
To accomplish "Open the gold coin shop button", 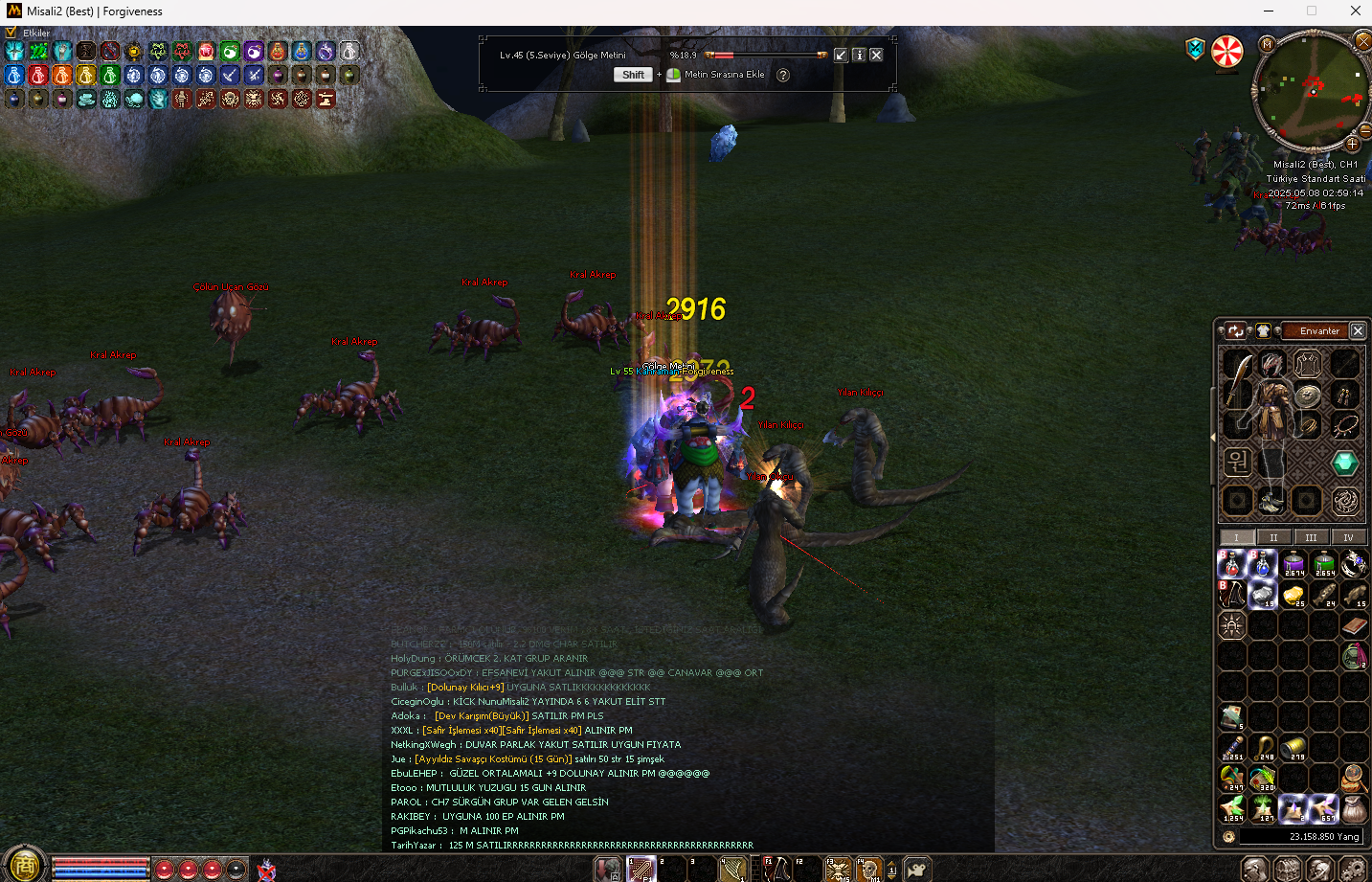I will [x=25, y=866].
